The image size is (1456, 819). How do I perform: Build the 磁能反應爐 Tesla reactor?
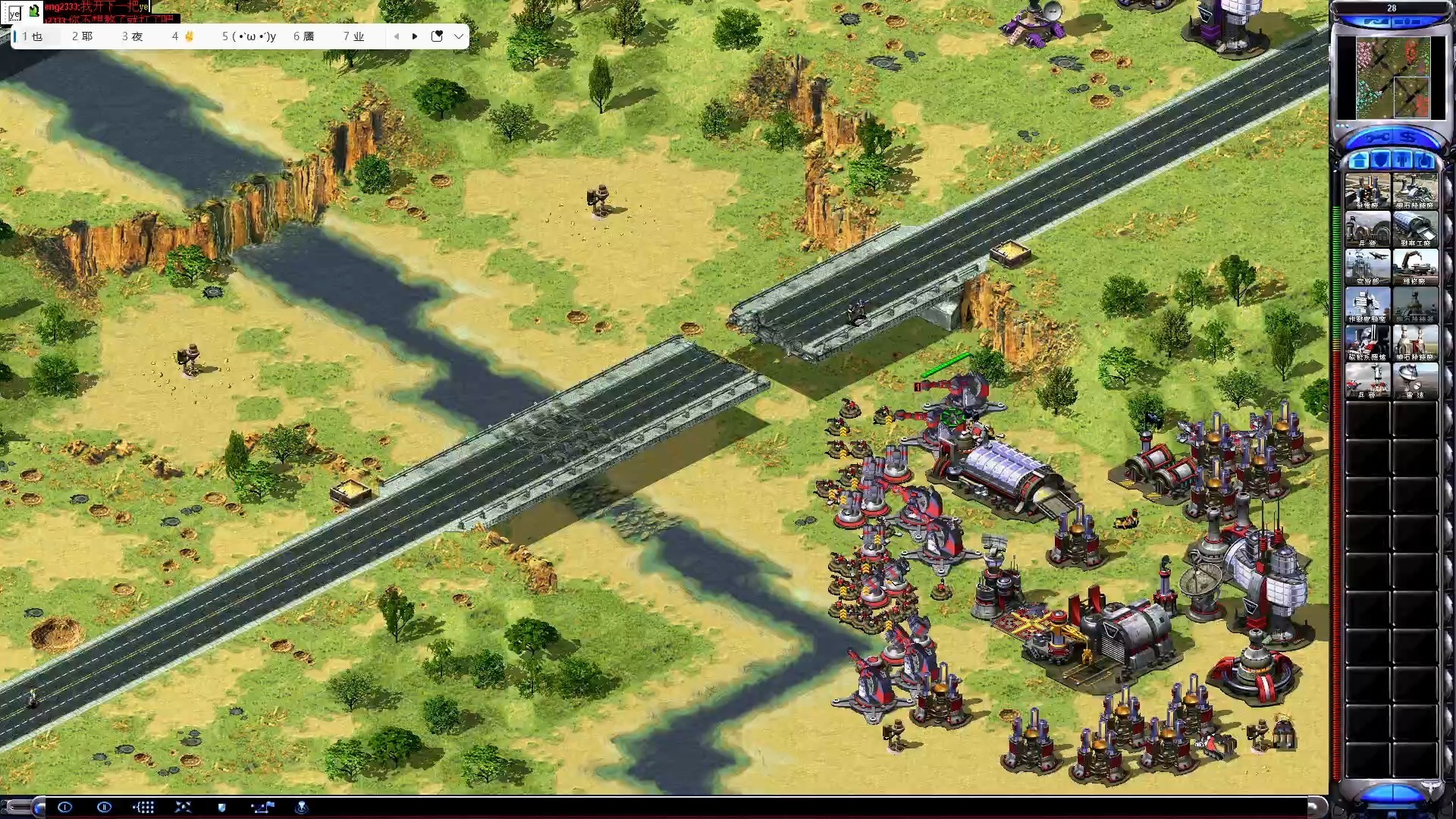coord(1367,343)
